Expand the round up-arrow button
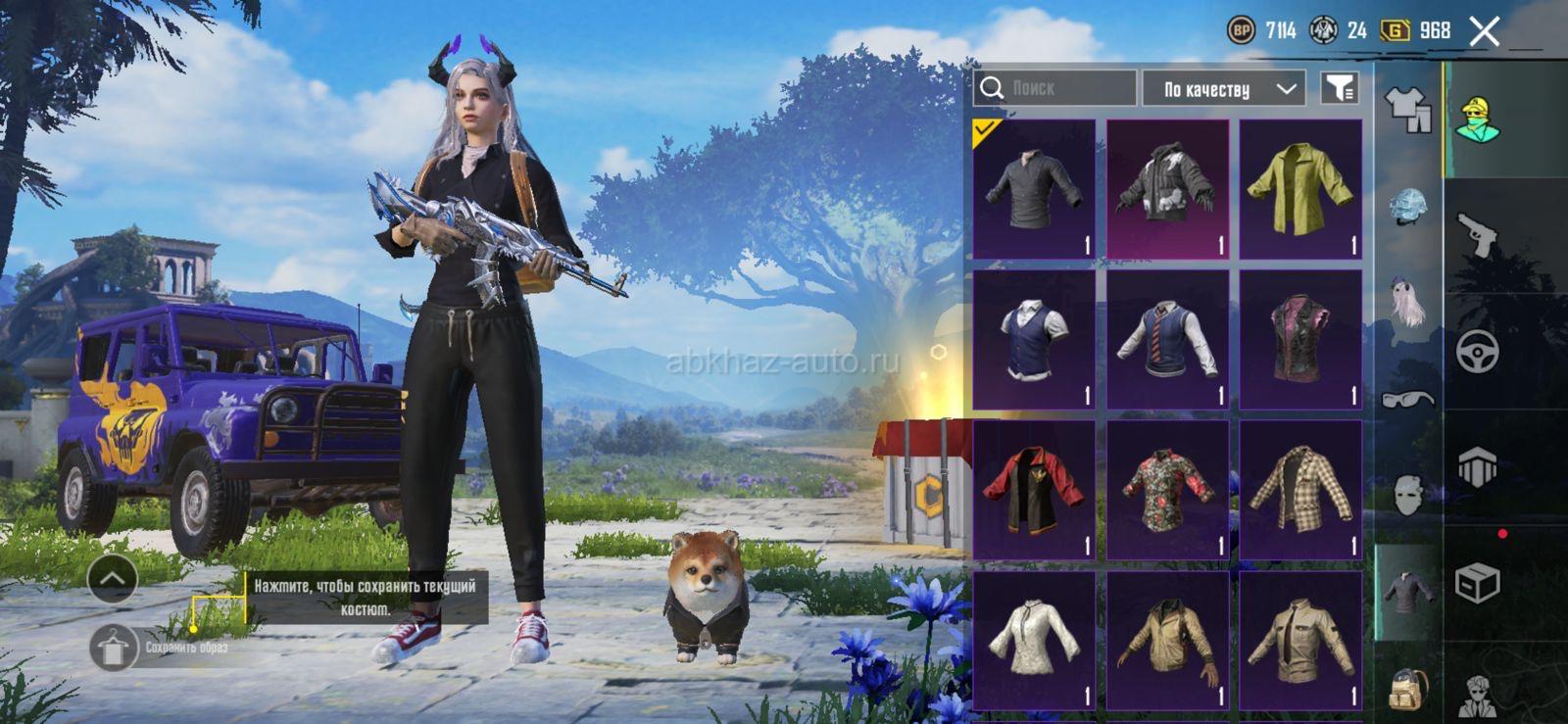 [x=112, y=579]
